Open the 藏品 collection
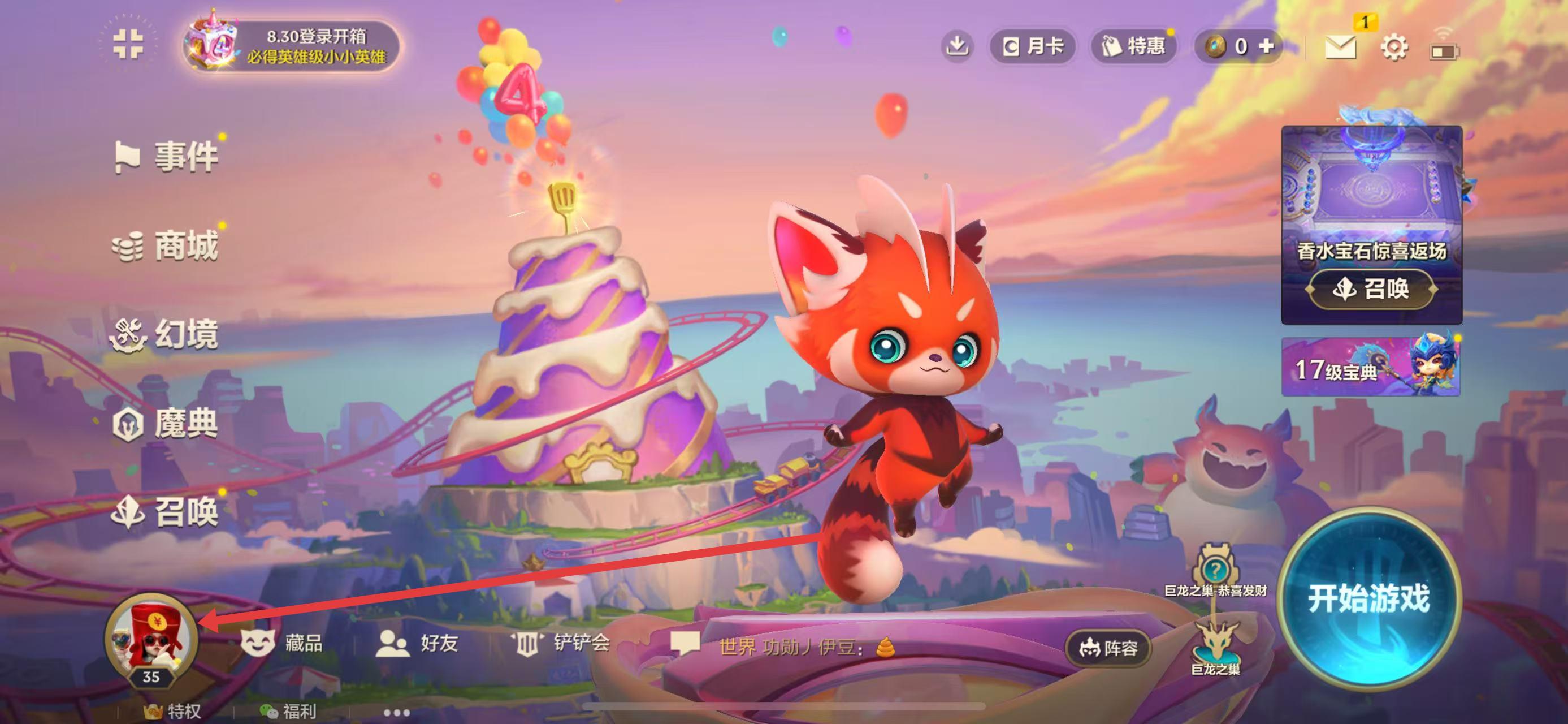The image size is (1568, 724). pos(282,643)
